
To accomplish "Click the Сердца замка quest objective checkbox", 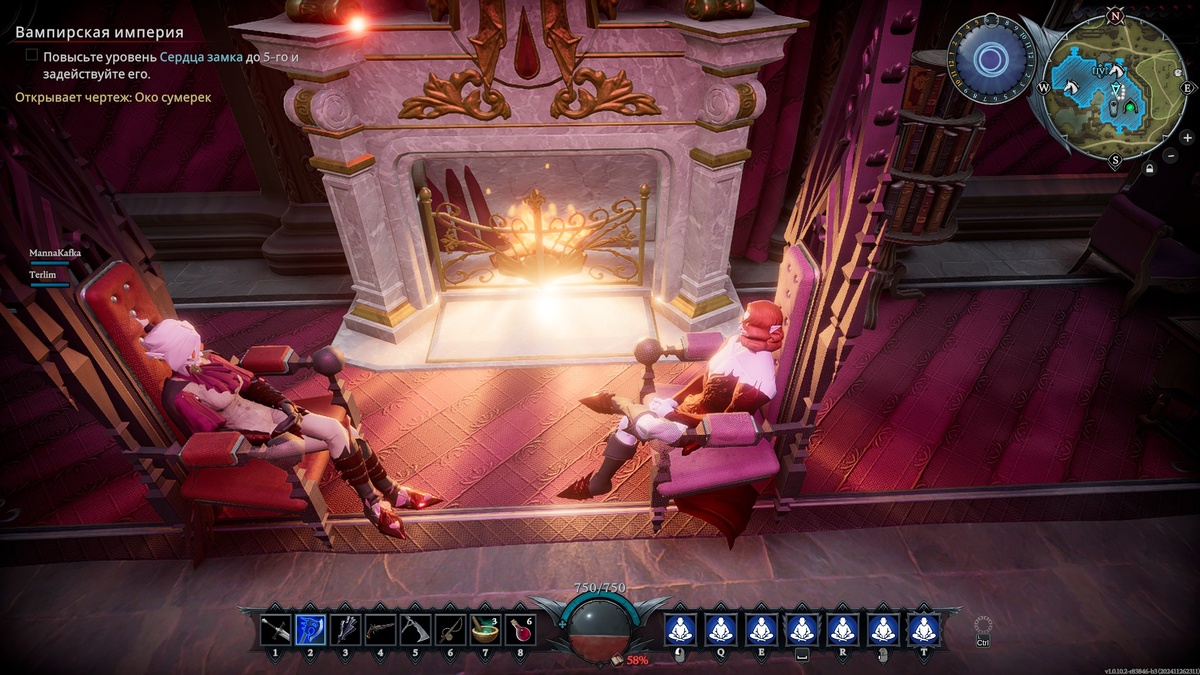I will coord(32,56).
